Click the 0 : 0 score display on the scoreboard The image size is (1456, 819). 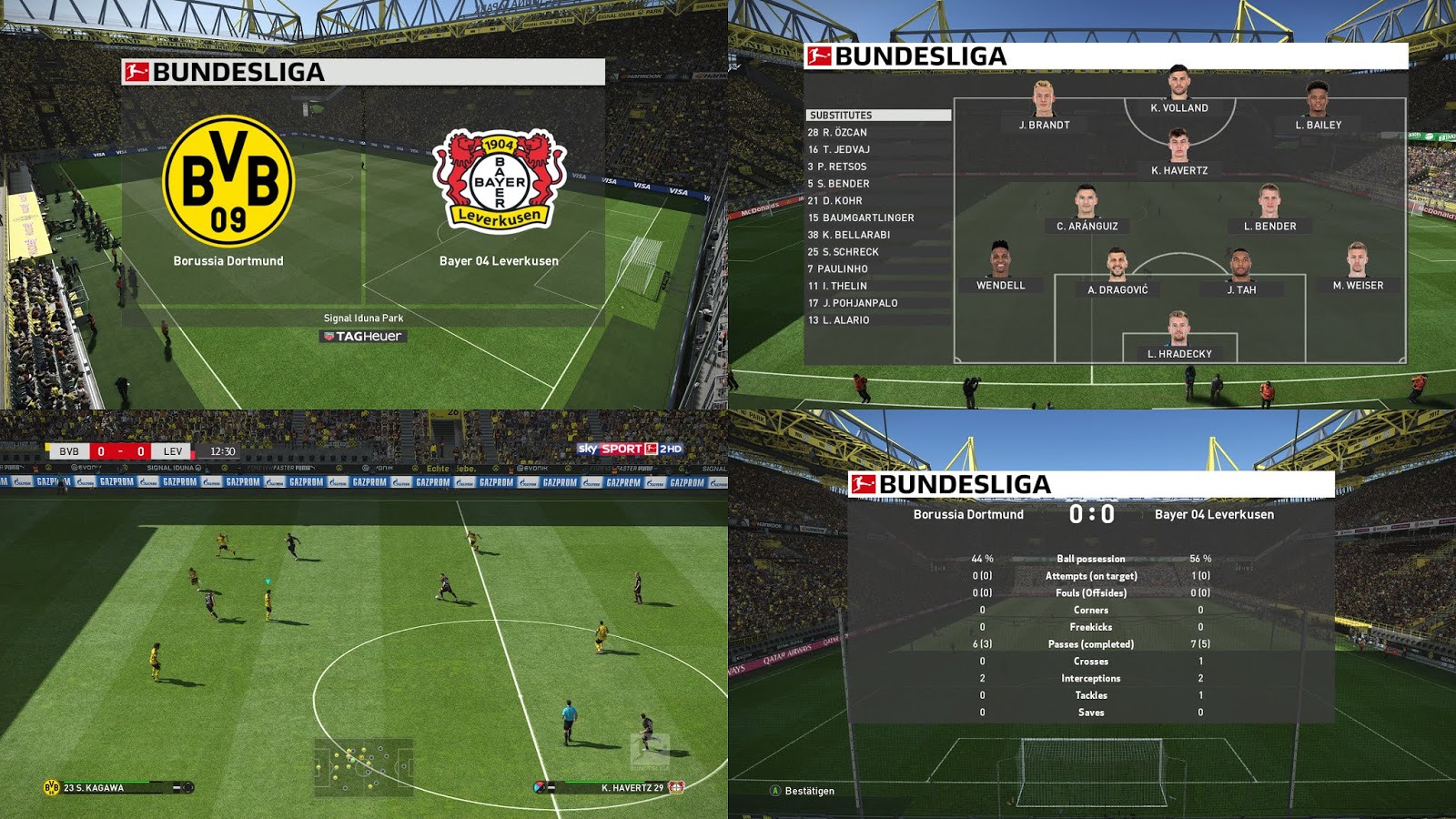pyautogui.click(x=1091, y=512)
